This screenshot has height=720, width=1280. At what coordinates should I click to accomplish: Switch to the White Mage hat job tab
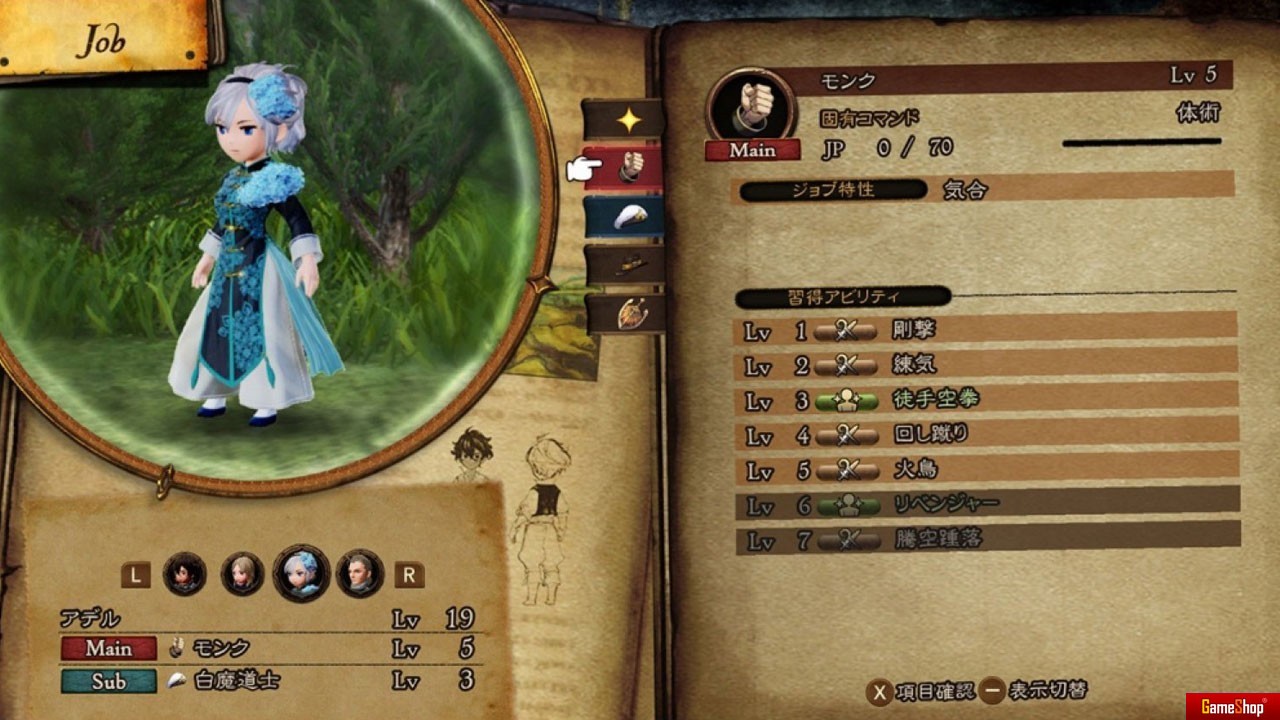coord(624,217)
